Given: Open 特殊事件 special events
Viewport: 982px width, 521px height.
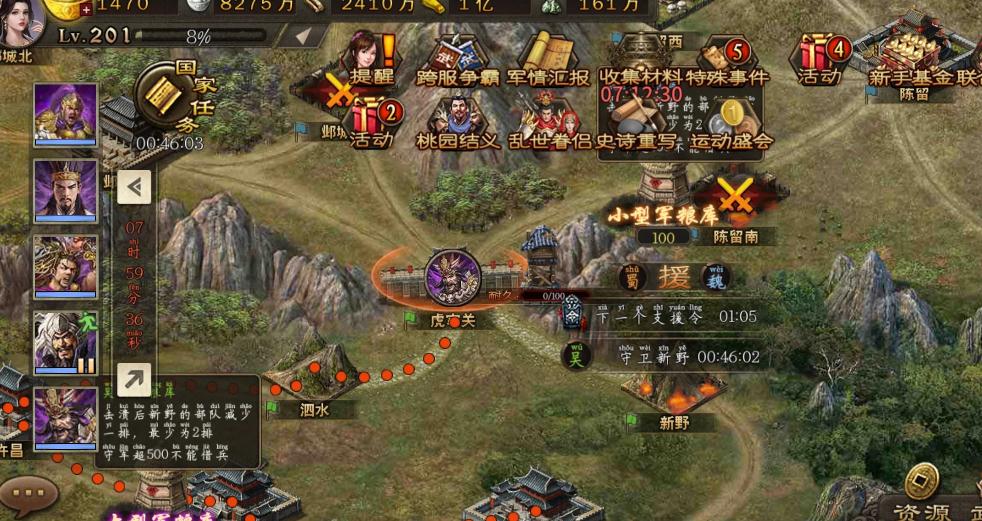Looking at the screenshot, I should (728, 58).
